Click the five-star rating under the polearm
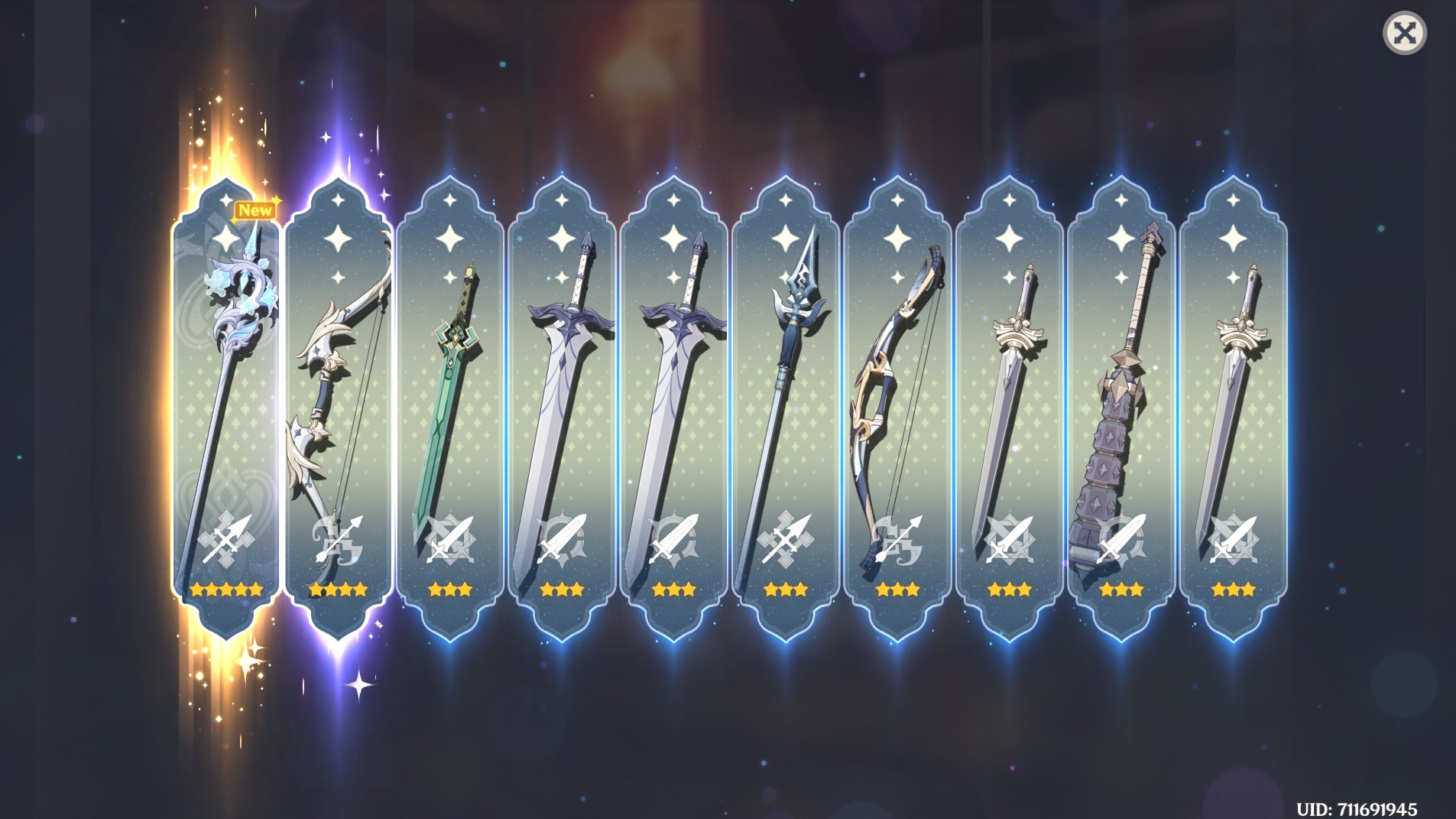This screenshot has width=1456, height=819. tap(225, 589)
